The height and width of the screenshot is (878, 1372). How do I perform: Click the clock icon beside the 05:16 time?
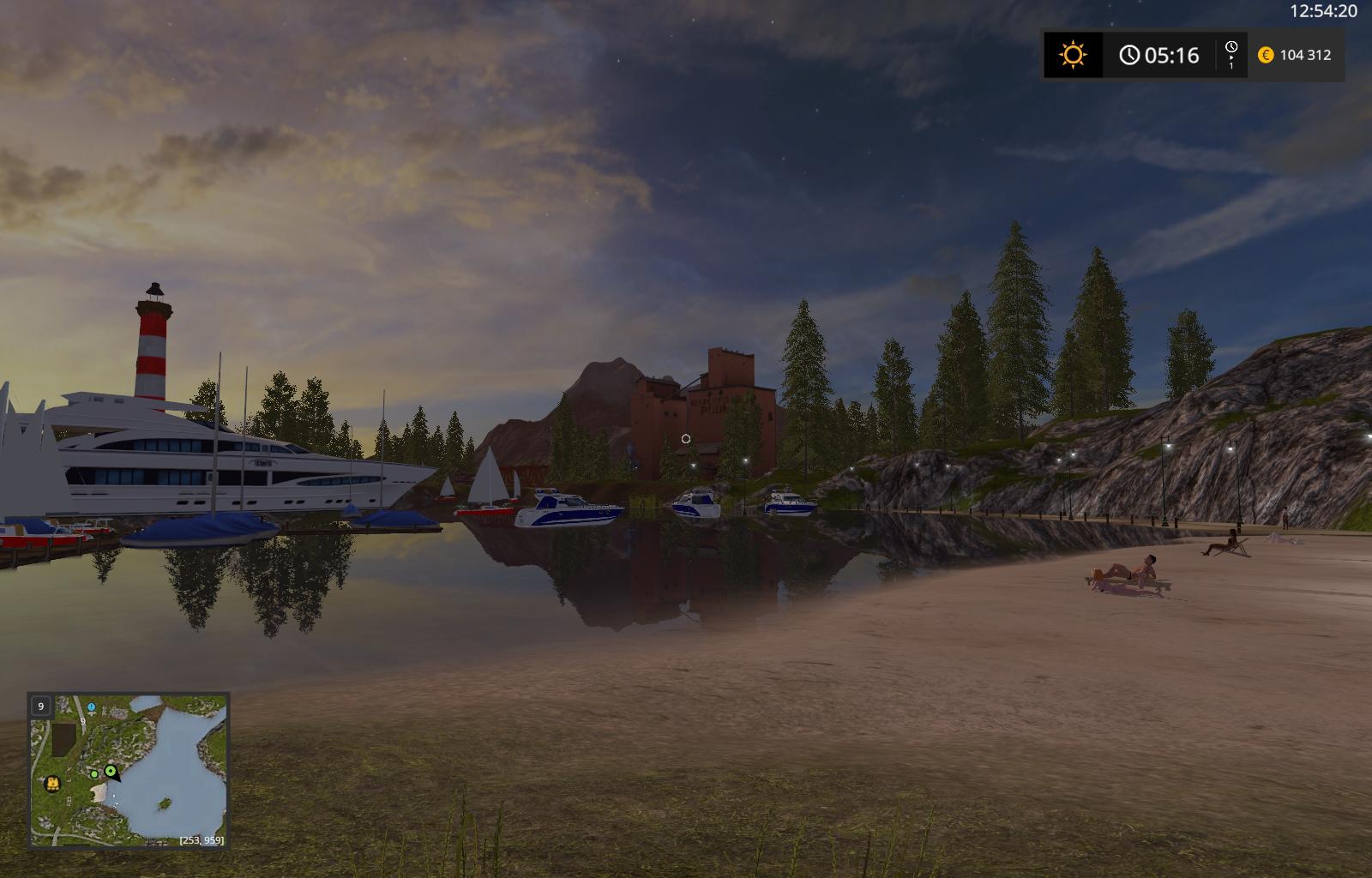click(x=1130, y=56)
